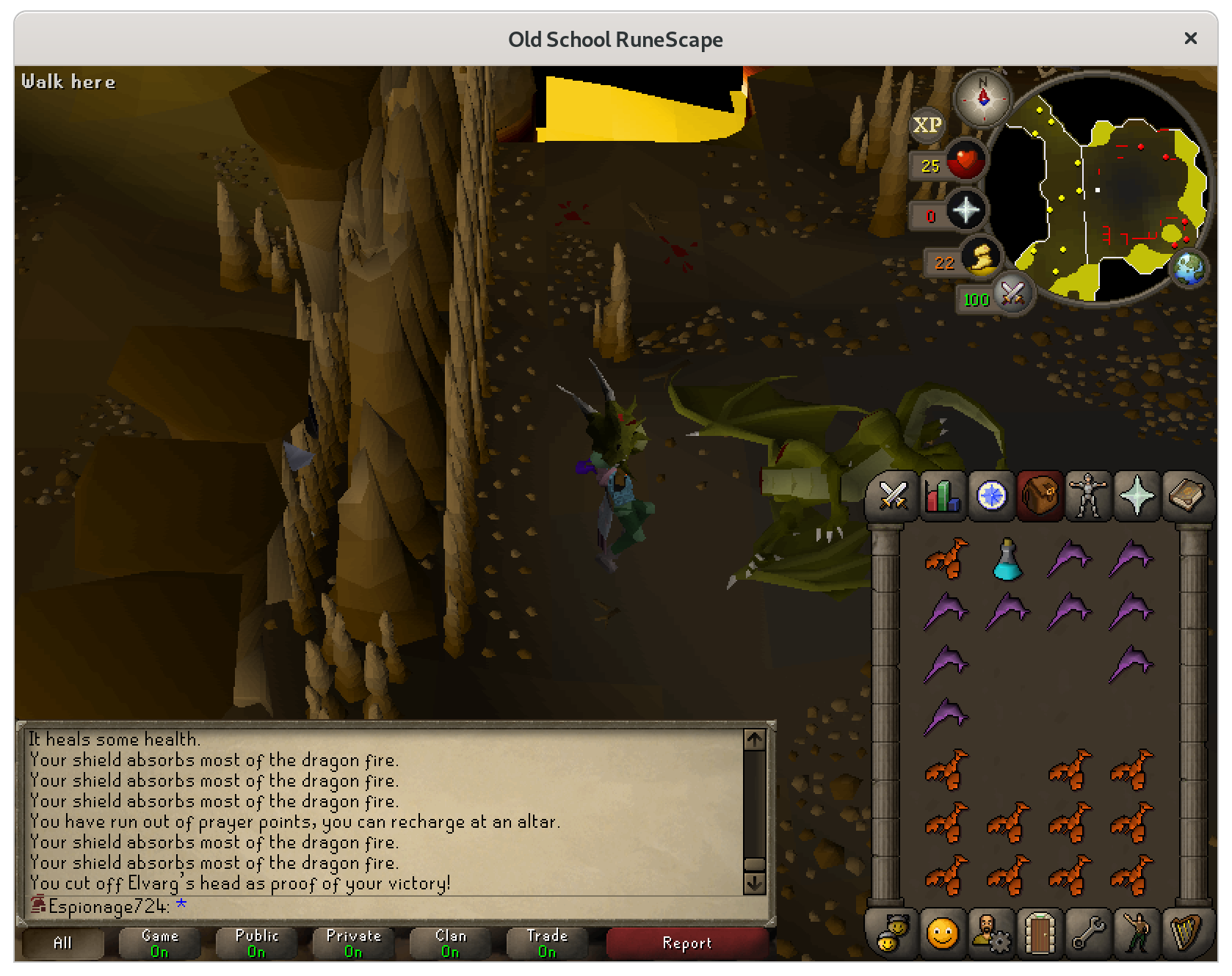Open the Settings wrench tab
This screenshot has width=1232, height=976.
(1088, 933)
